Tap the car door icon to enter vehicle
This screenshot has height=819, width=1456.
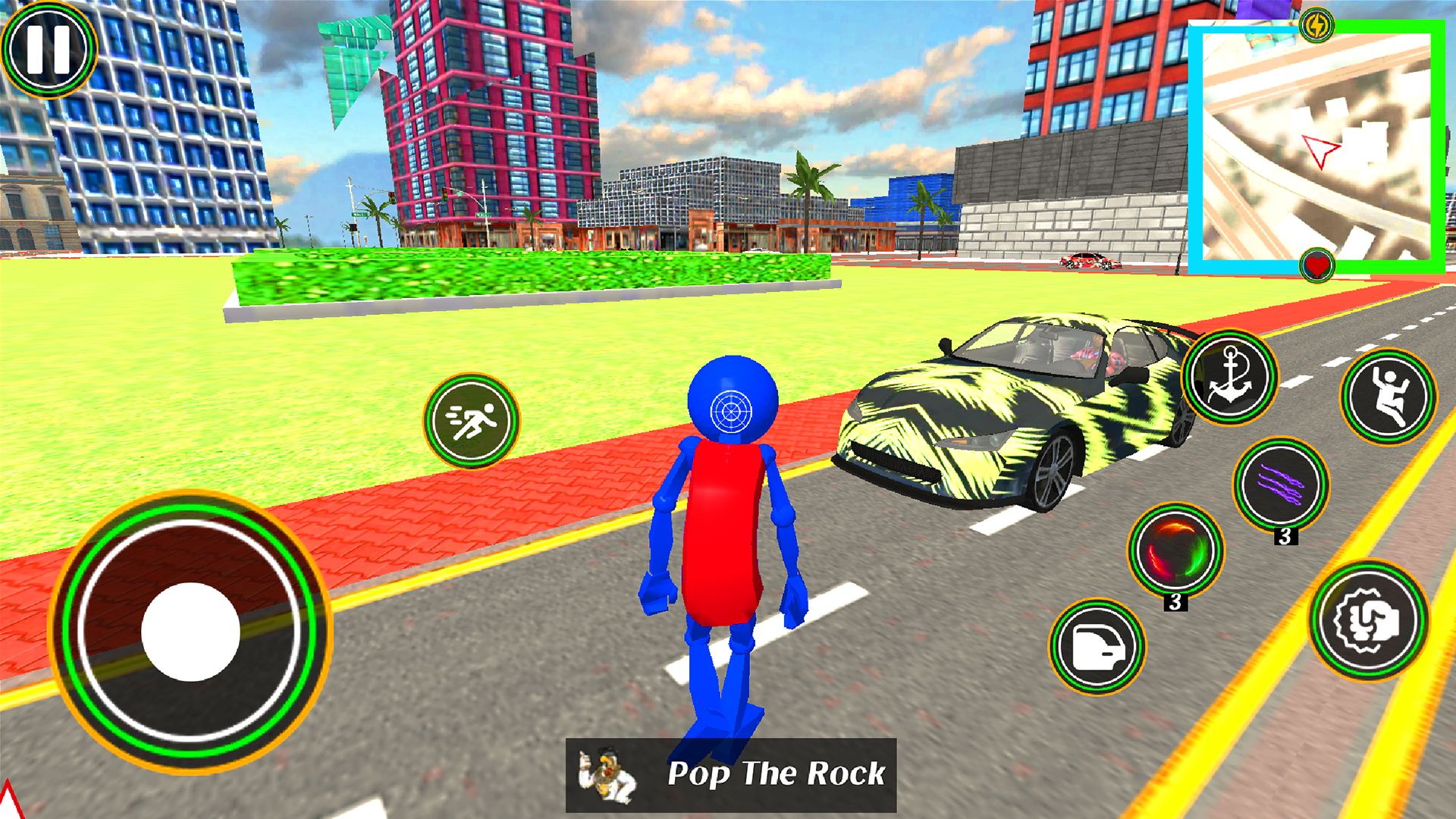(x=1100, y=648)
